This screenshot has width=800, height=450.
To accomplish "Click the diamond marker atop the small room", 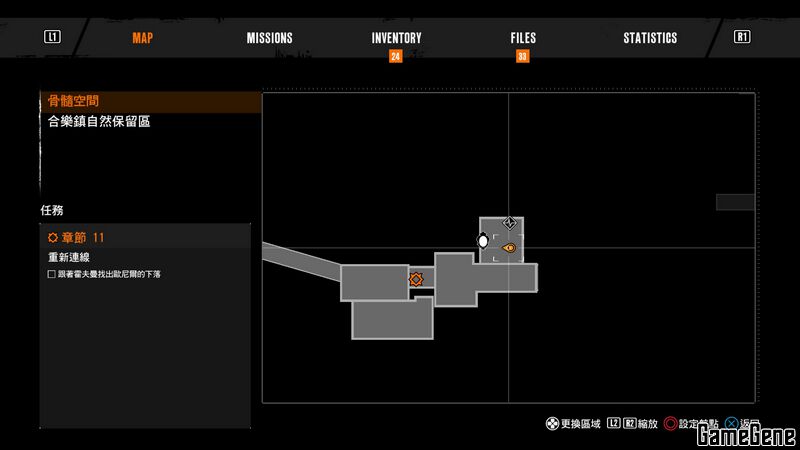I will [x=510, y=222].
